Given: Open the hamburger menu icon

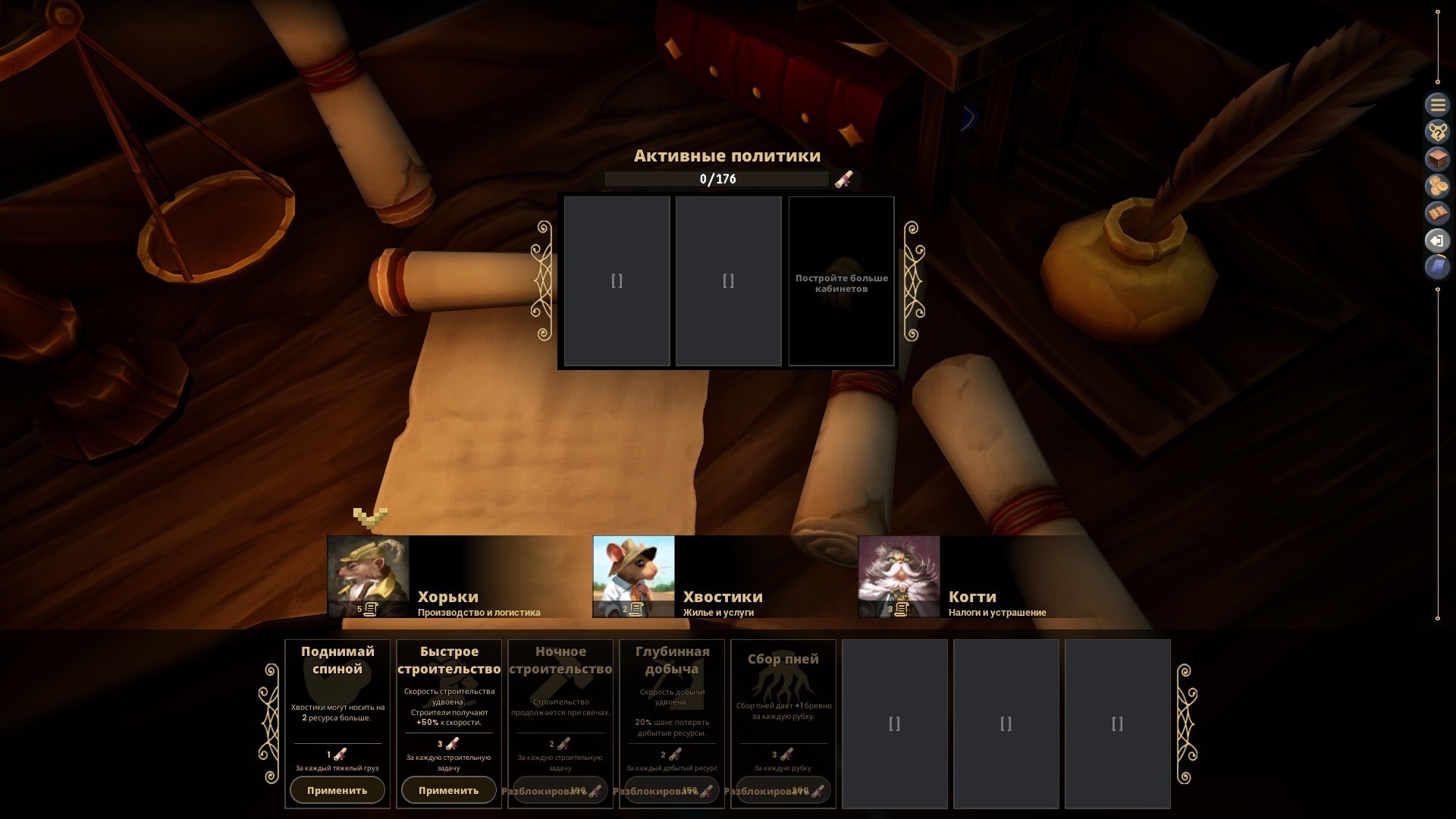Looking at the screenshot, I should [1437, 105].
